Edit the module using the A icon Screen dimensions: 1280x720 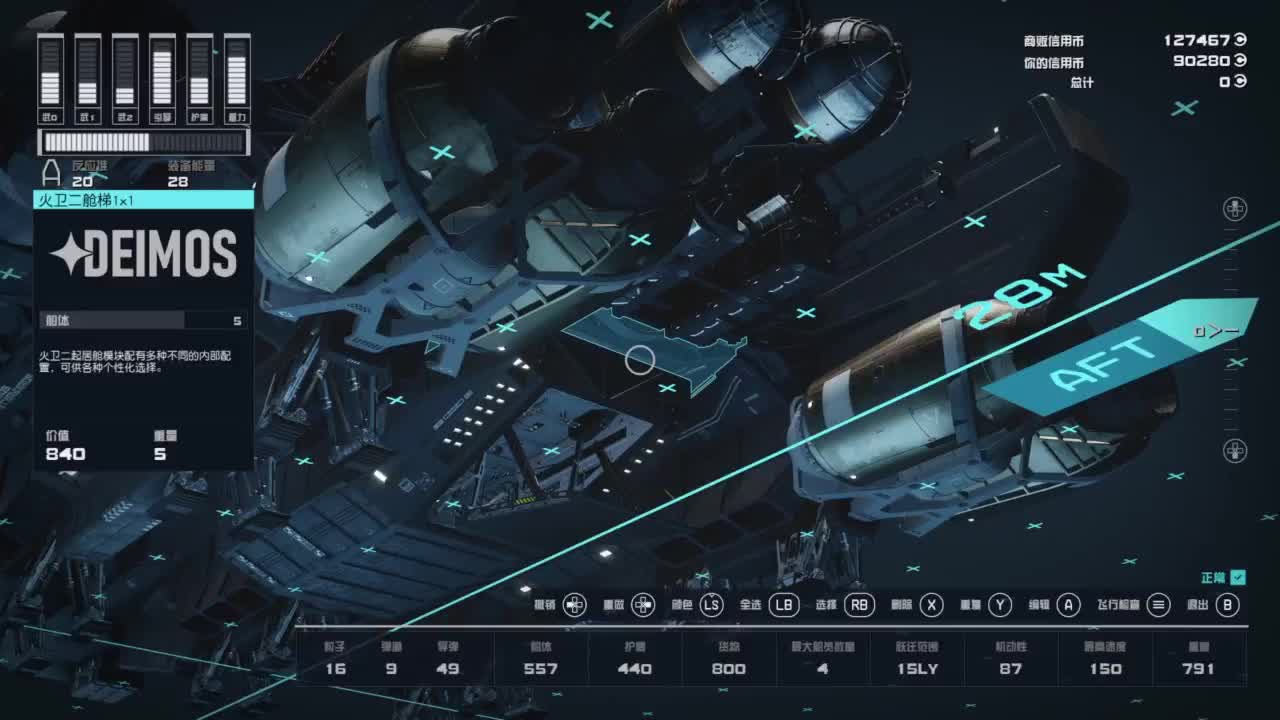pyautogui.click(x=1066, y=604)
